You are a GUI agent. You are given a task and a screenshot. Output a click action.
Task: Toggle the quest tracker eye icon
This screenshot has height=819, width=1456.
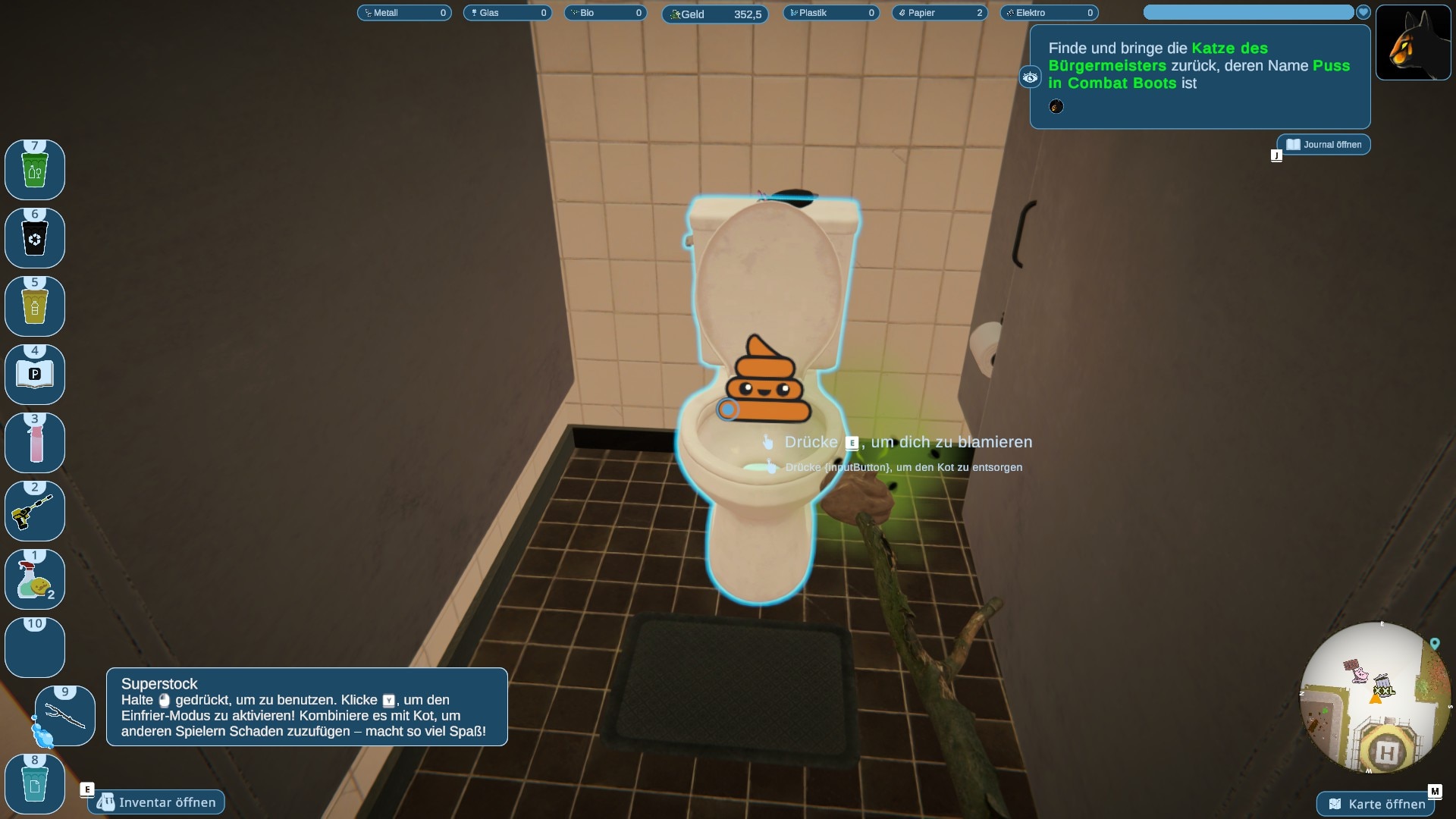coord(1030,77)
